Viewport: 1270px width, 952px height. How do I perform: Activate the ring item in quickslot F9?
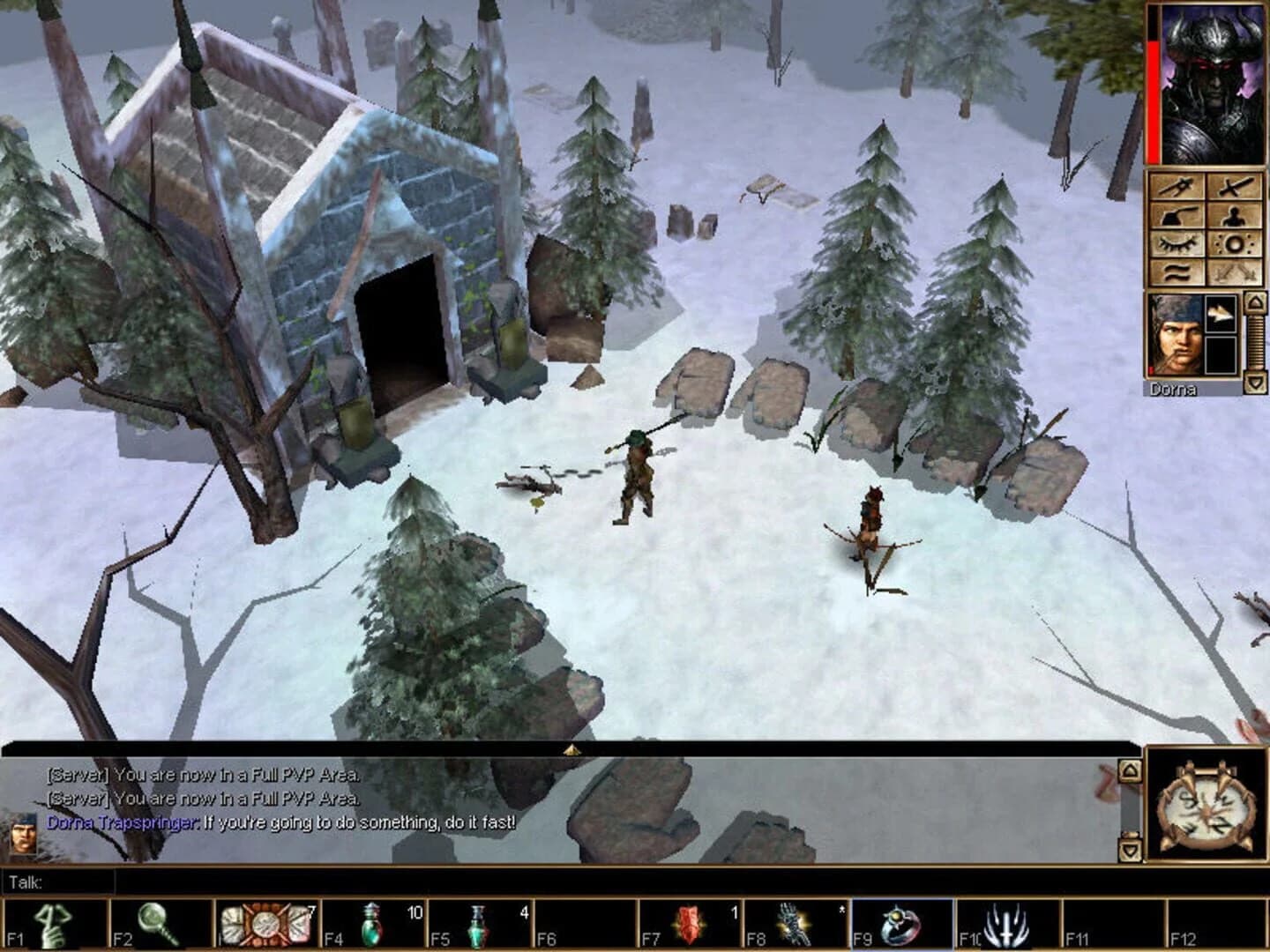coord(898,922)
